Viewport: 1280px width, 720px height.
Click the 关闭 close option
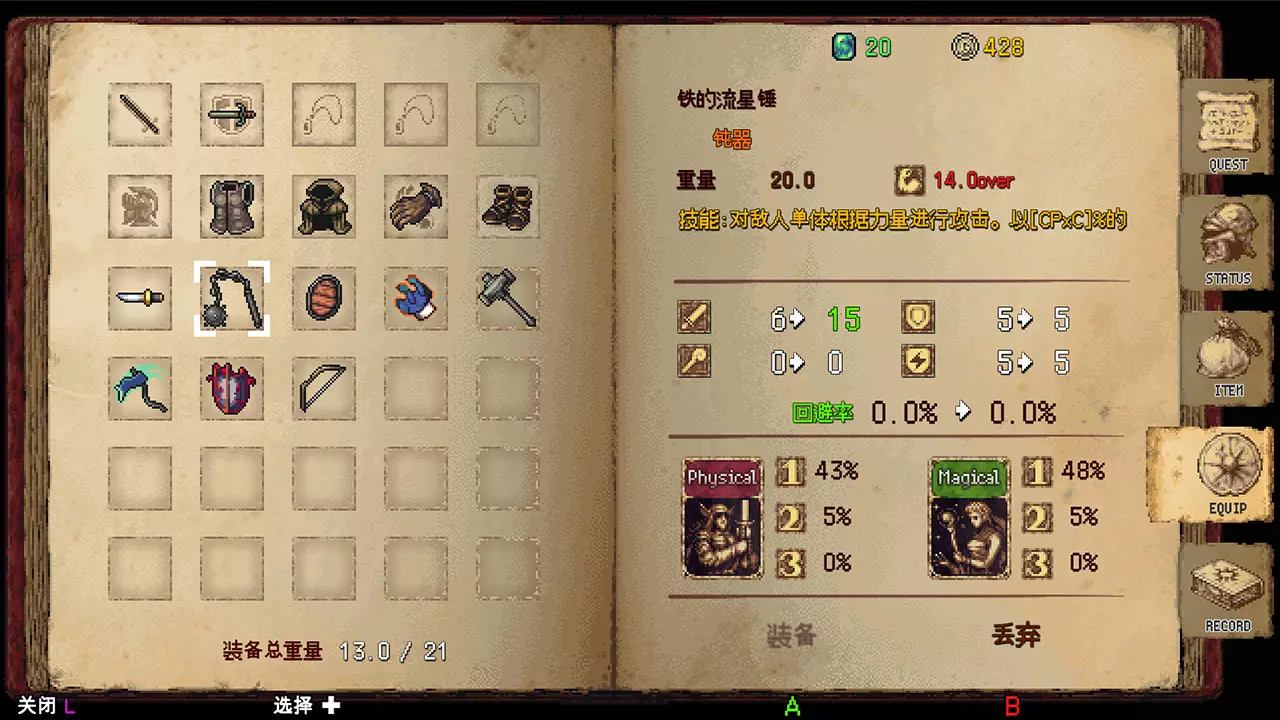pos(35,706)
